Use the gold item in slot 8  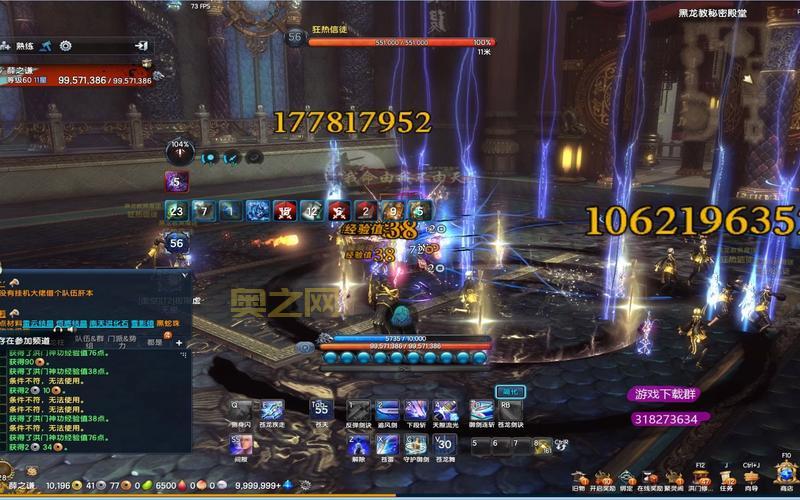click(542, 446)
